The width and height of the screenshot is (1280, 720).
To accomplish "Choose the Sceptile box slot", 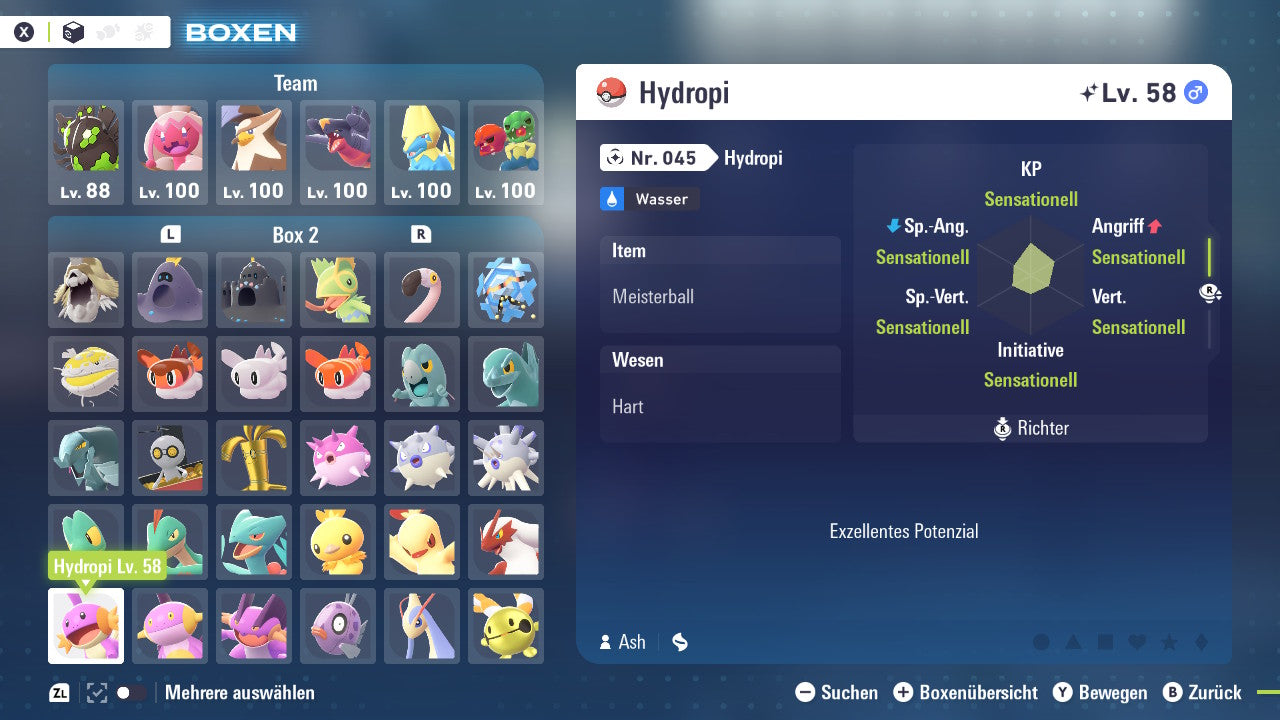I will [254, 542].
